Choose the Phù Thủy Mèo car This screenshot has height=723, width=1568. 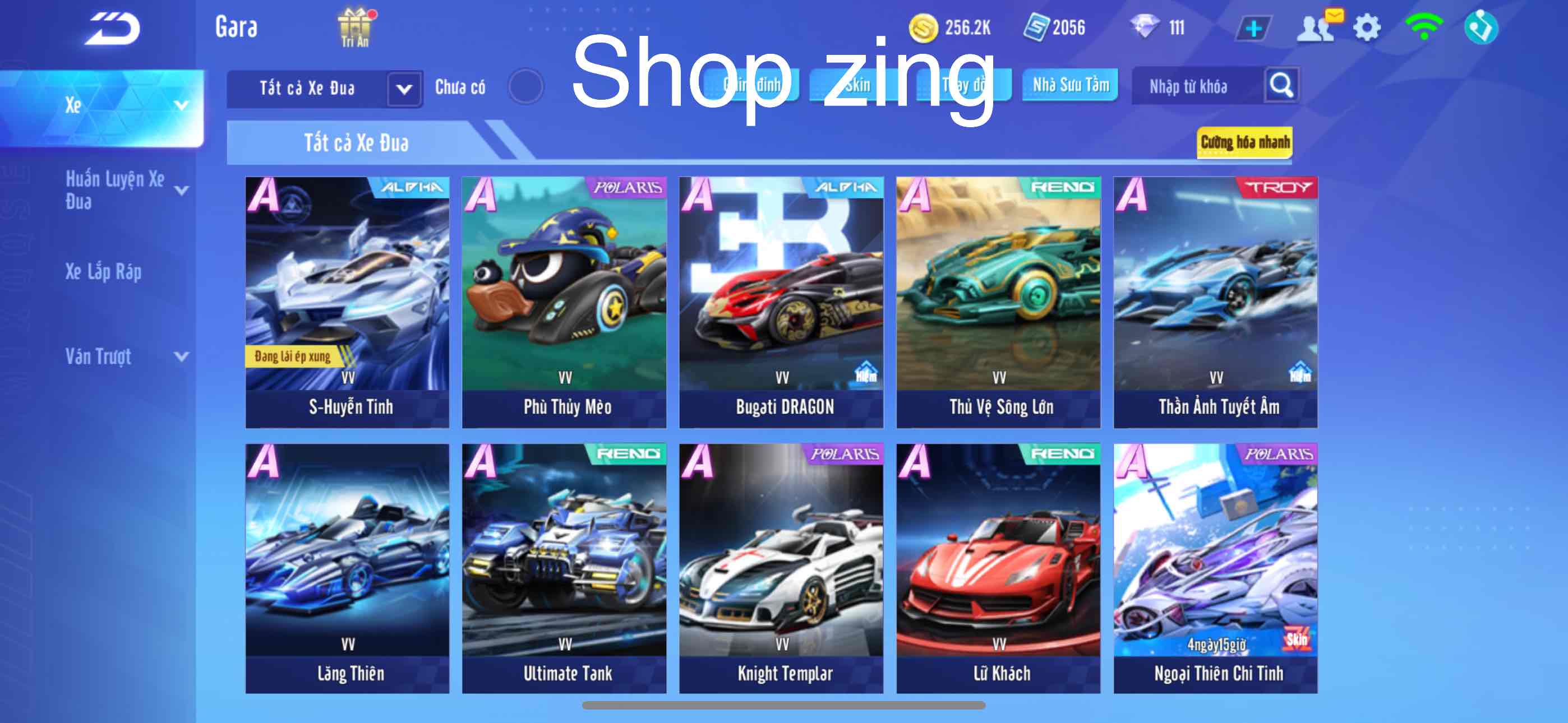(x=564, y=302)
